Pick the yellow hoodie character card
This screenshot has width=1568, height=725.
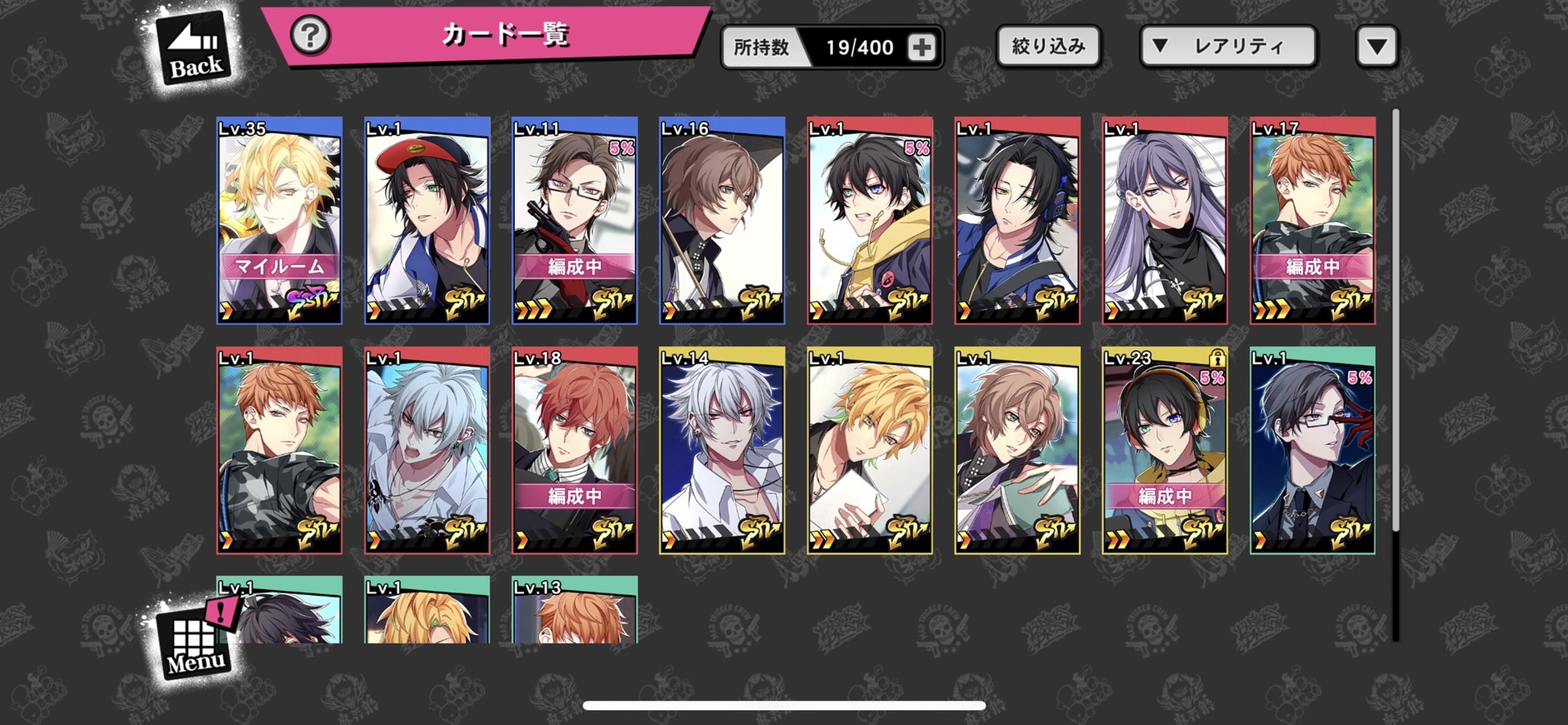click(x=869, y=221)
